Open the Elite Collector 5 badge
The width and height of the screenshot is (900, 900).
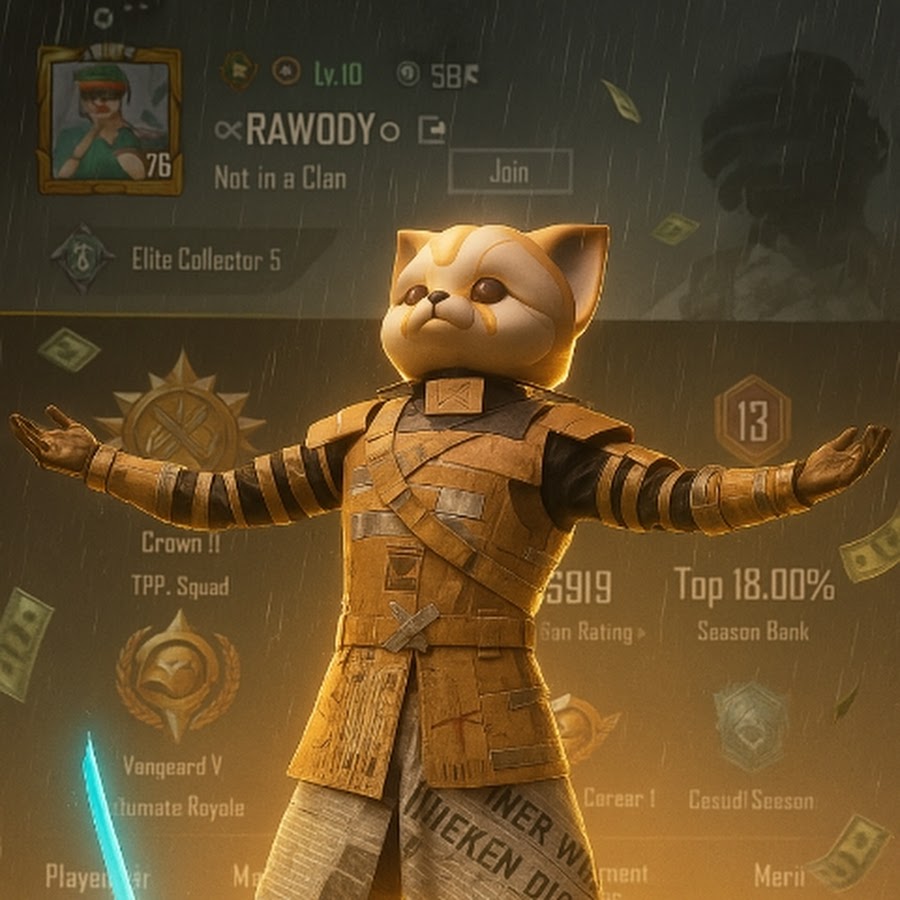click(82, 259)
